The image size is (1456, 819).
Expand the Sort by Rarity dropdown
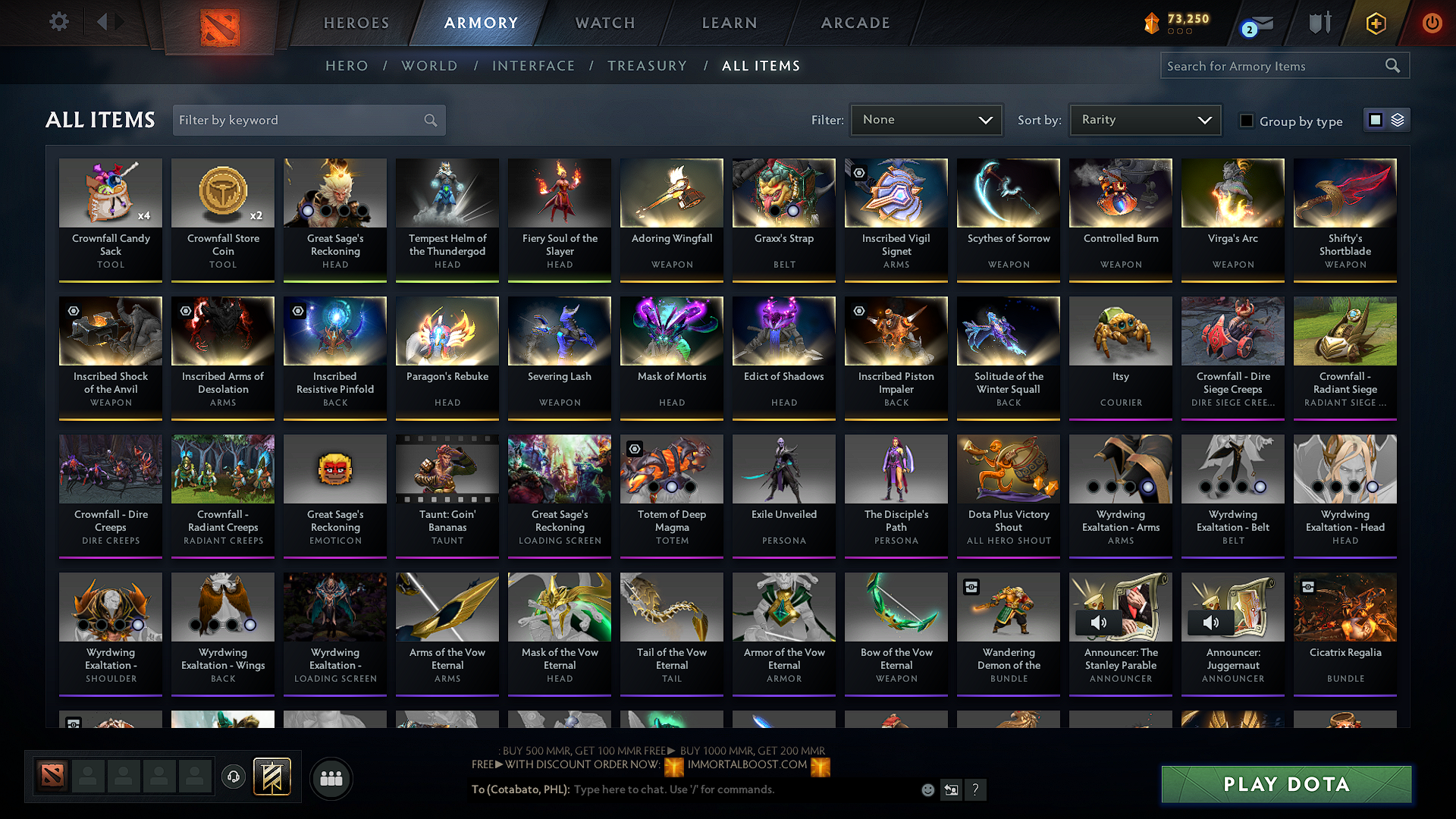pyautogui.click(x=1144, y=119)
